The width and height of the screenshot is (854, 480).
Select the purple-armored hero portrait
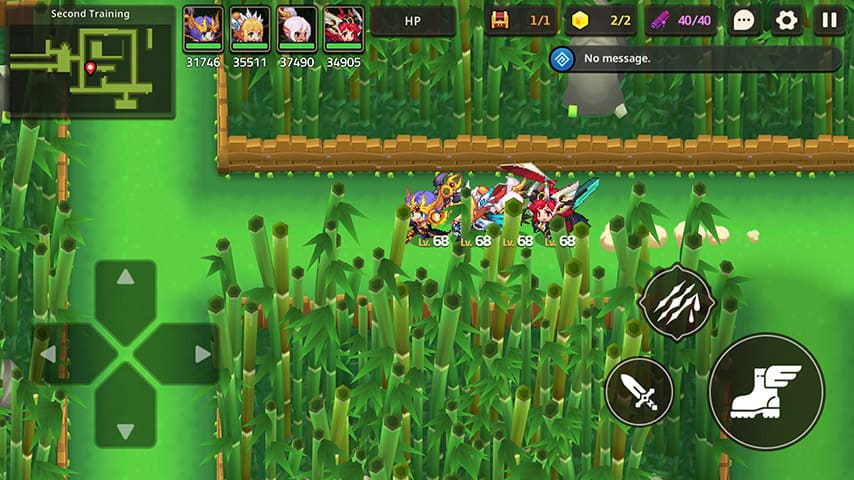pos(203,28)
